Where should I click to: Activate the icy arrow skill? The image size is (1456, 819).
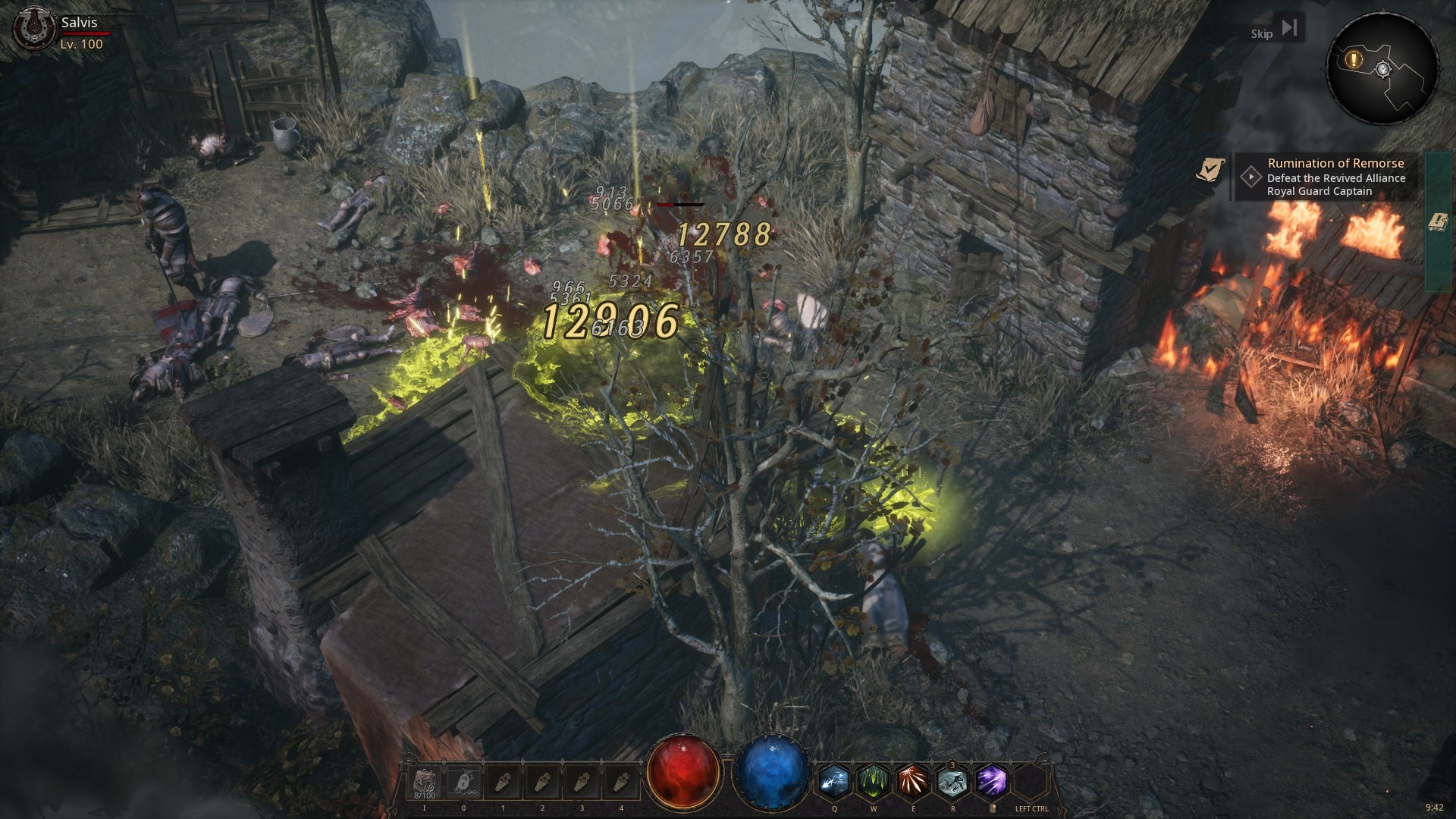click(834, 781)
